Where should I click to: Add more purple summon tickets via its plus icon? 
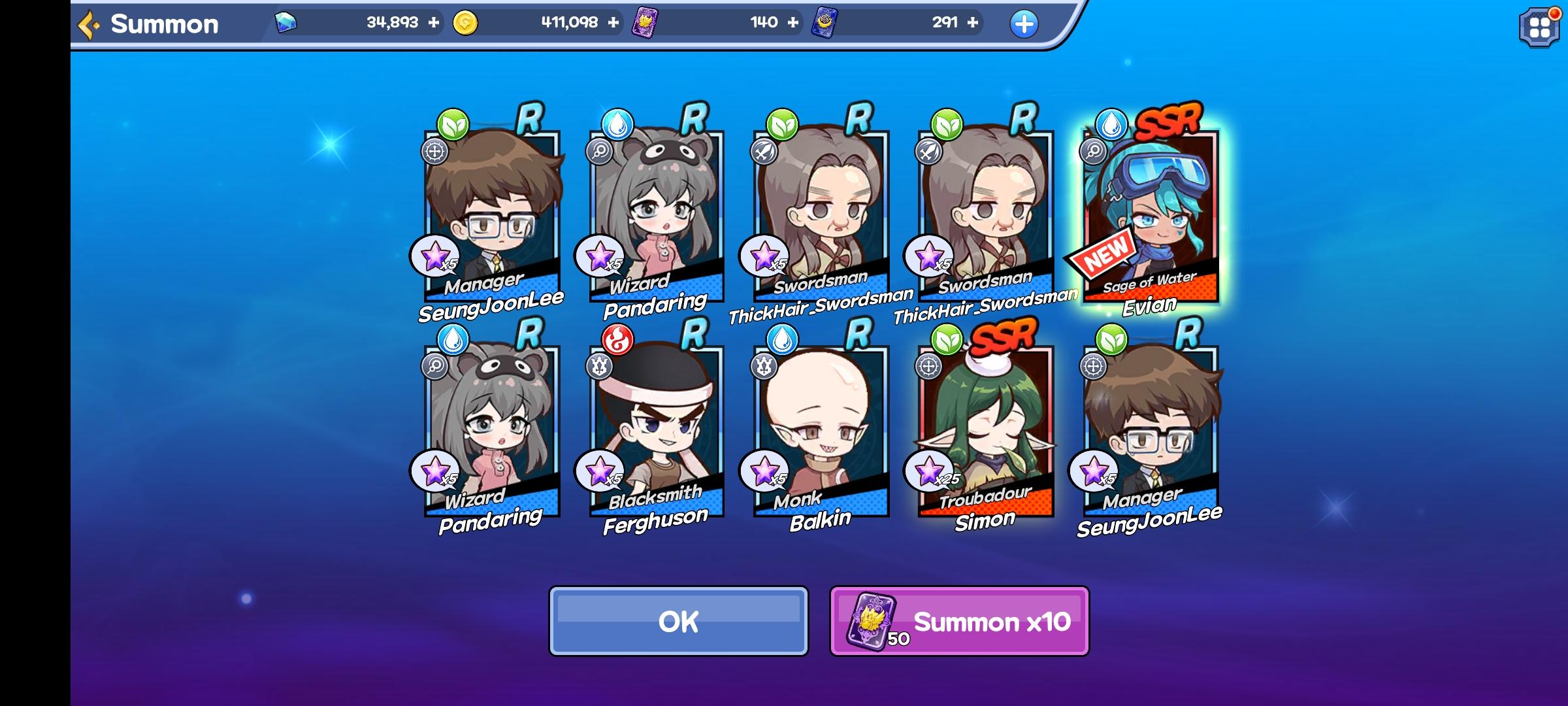pos(792,22)
